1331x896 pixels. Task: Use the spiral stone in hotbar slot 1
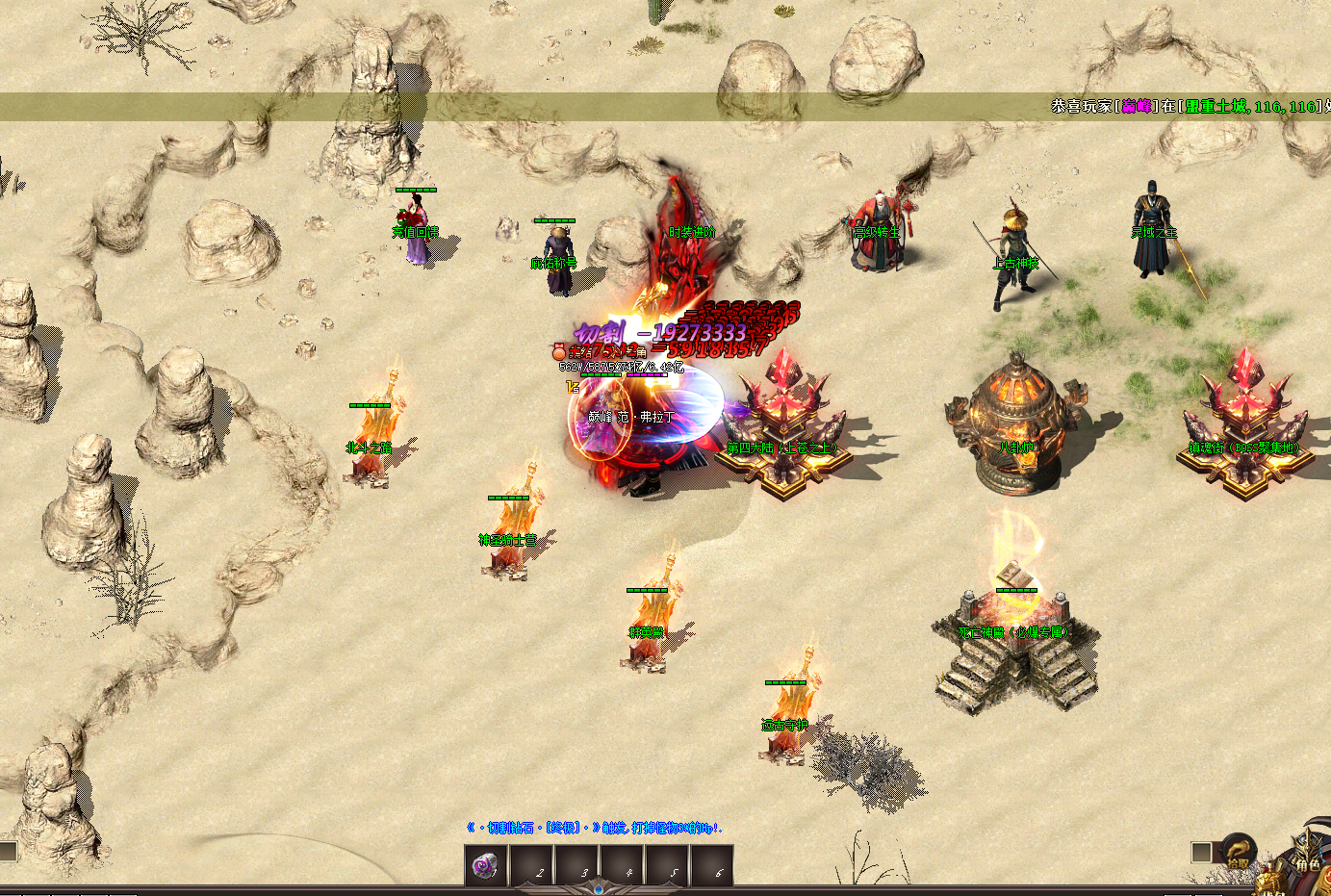(486, 866)
